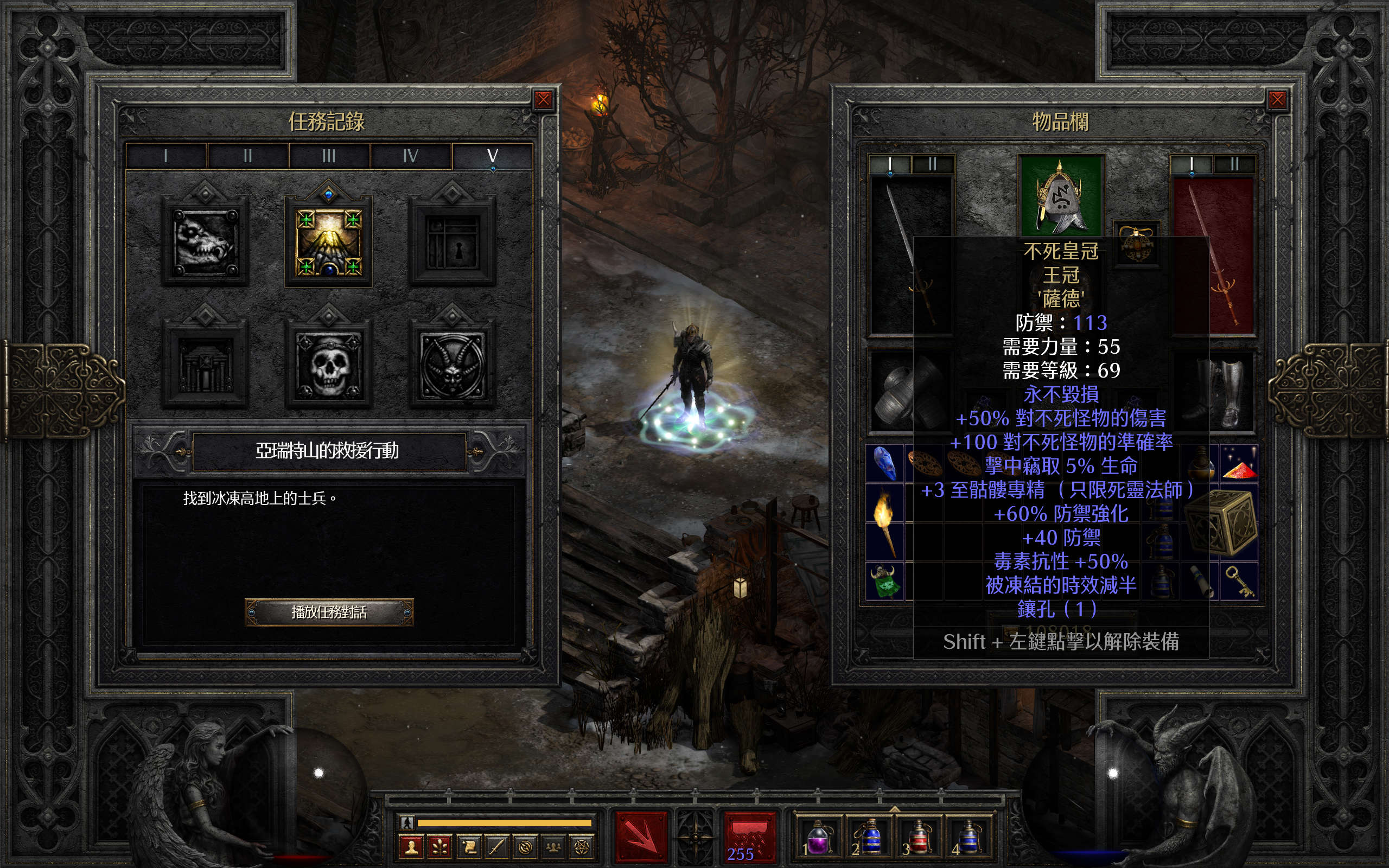
Task: Select the torch charm in inventory
Action: click(x=884, y=522)
